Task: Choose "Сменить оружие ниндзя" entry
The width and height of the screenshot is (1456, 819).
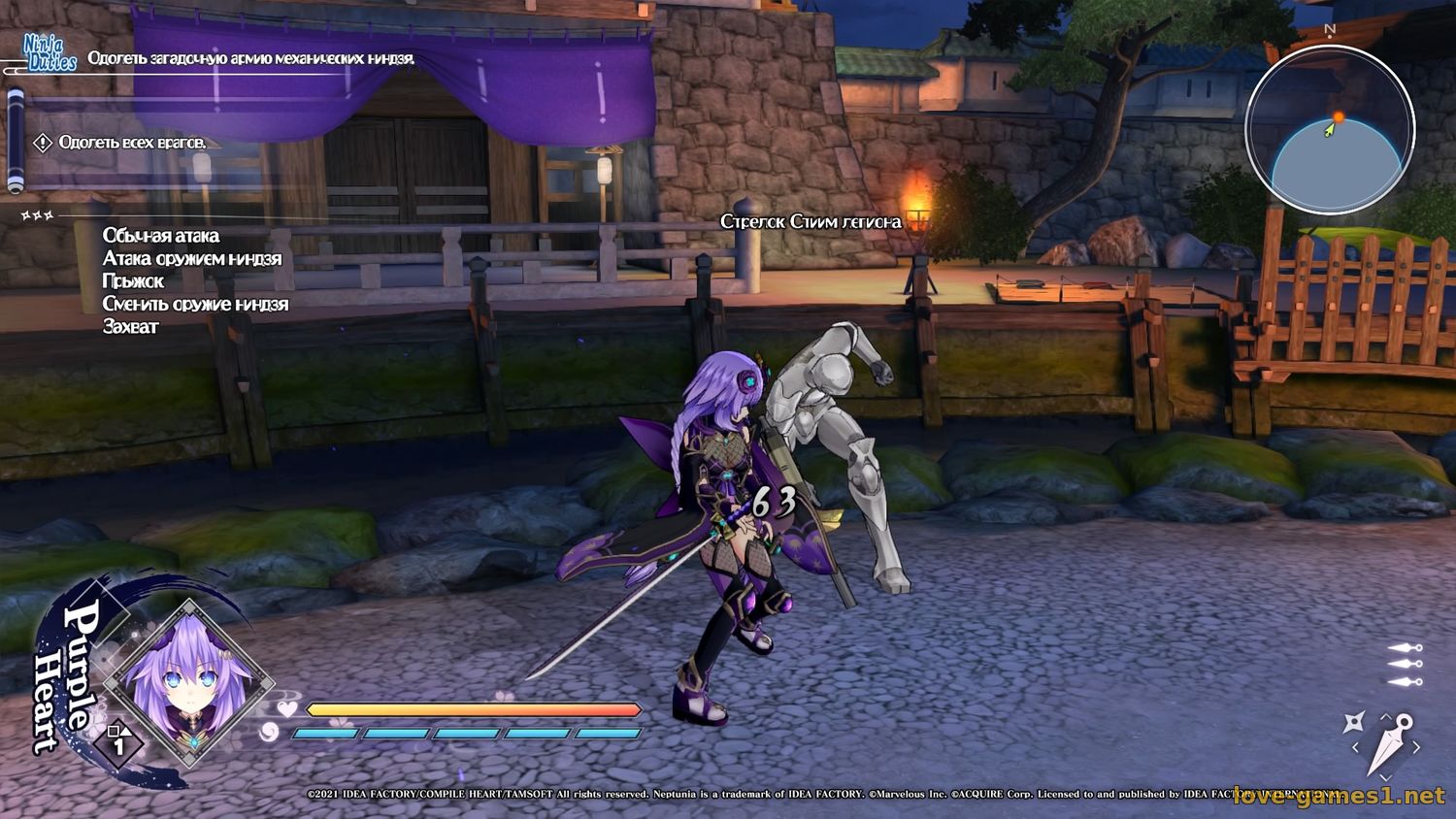Action: [x=196, y=304]
